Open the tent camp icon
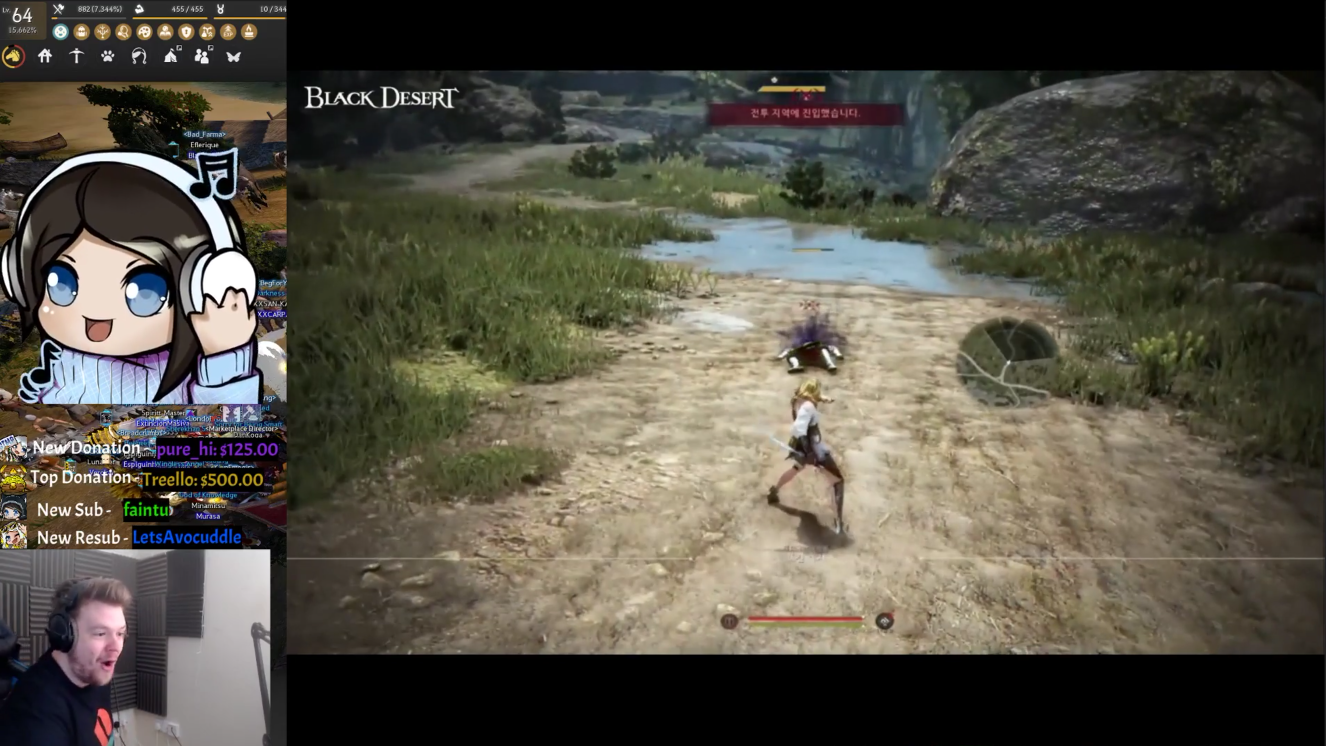 172,56
